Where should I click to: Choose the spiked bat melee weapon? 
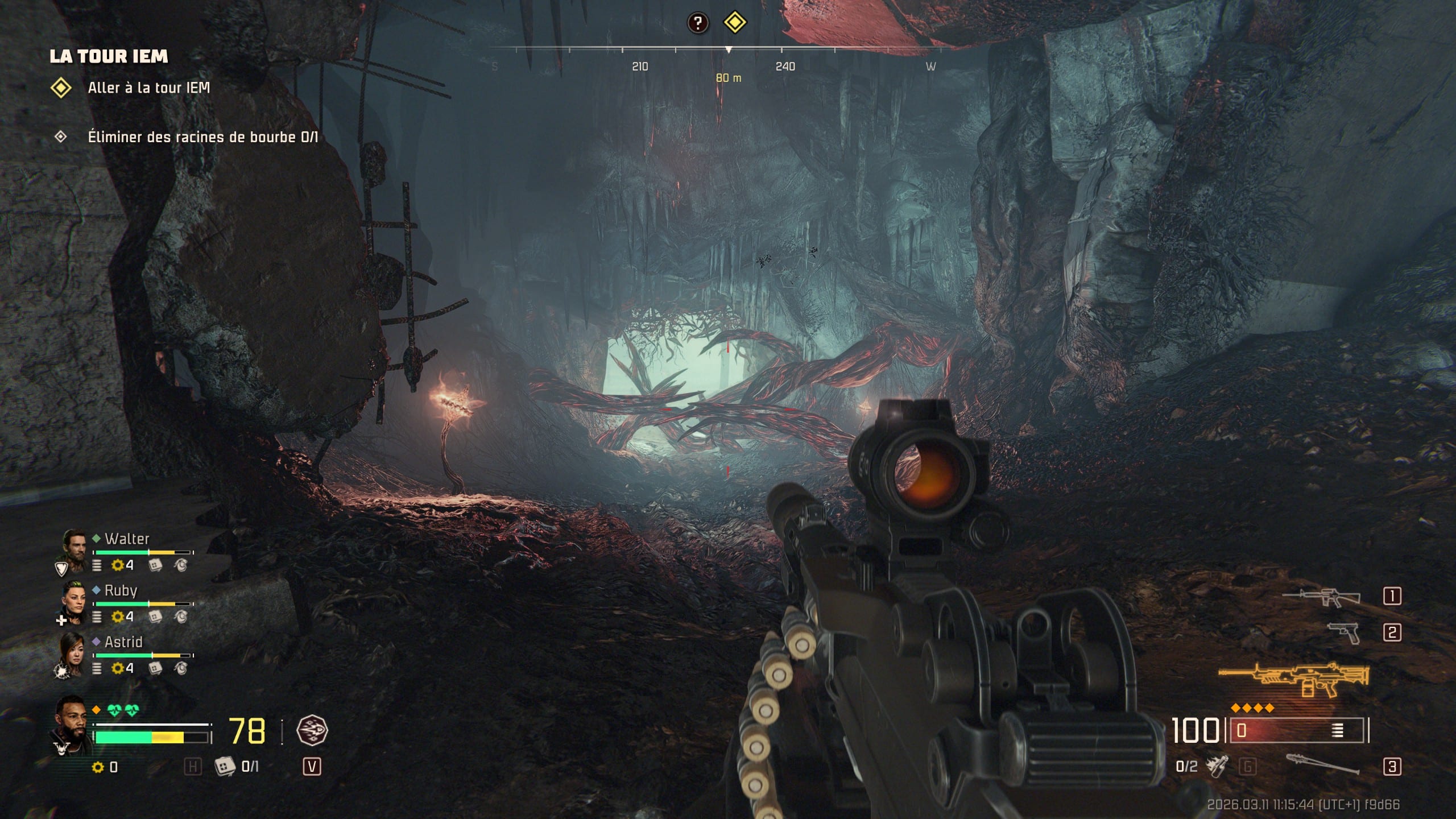click(x=1322, y=766)
